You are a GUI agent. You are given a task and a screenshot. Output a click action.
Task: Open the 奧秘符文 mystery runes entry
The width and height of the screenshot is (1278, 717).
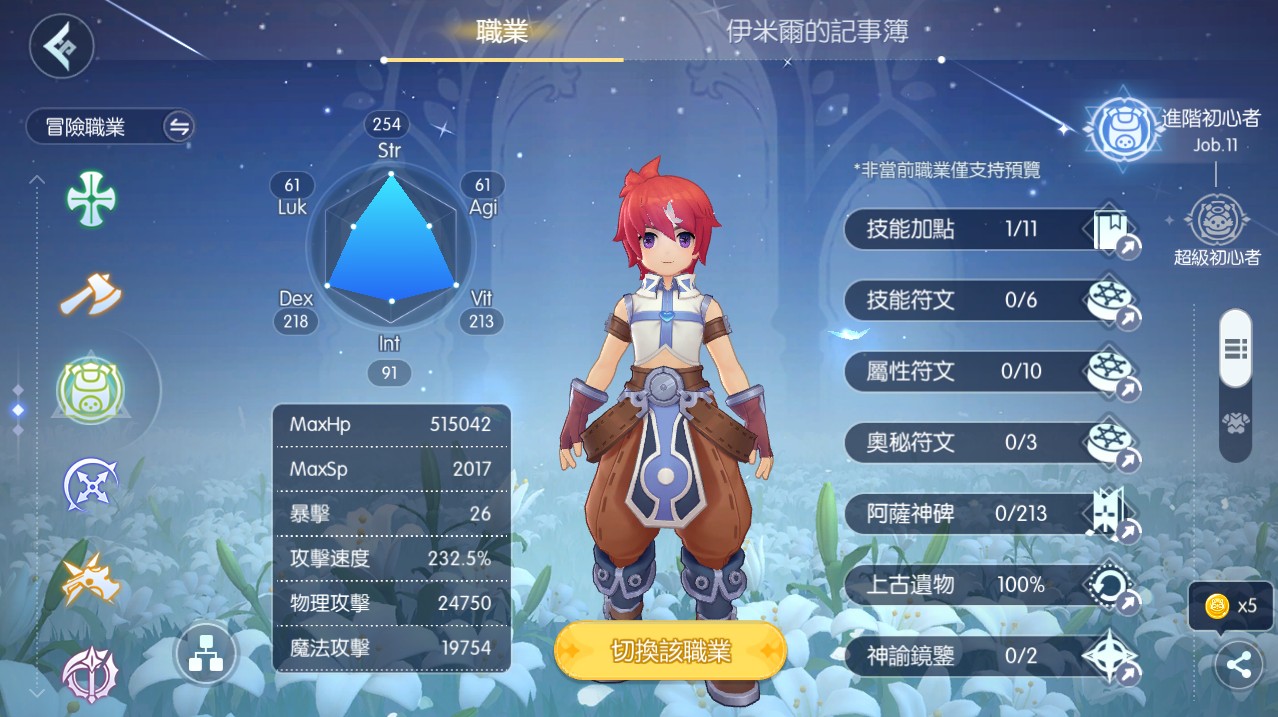(x=991, y=442)
